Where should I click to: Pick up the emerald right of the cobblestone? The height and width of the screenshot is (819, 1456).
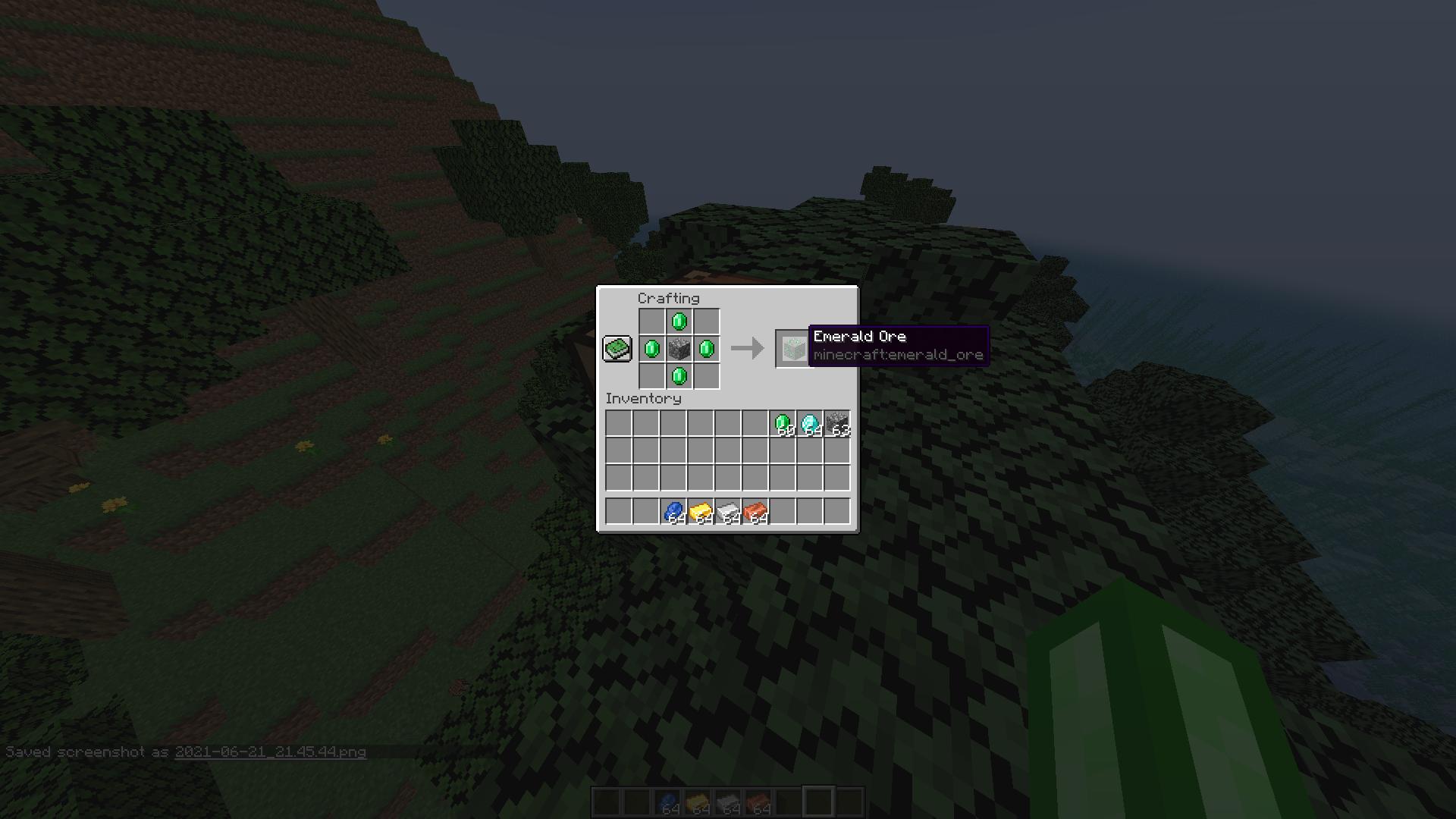(705, 349)
